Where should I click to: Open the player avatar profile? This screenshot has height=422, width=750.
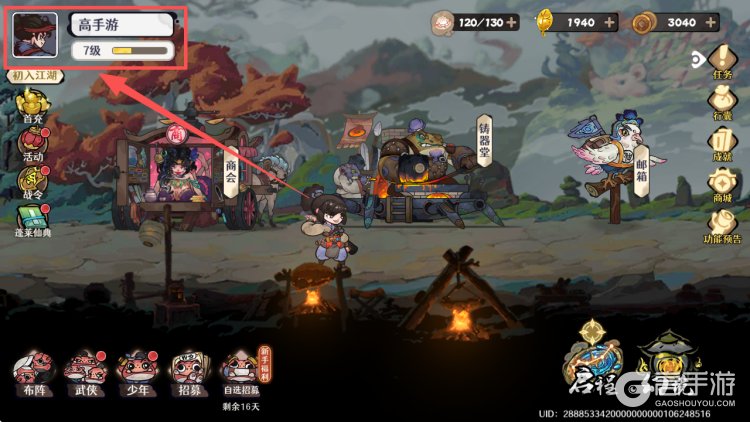coord(34,38)
